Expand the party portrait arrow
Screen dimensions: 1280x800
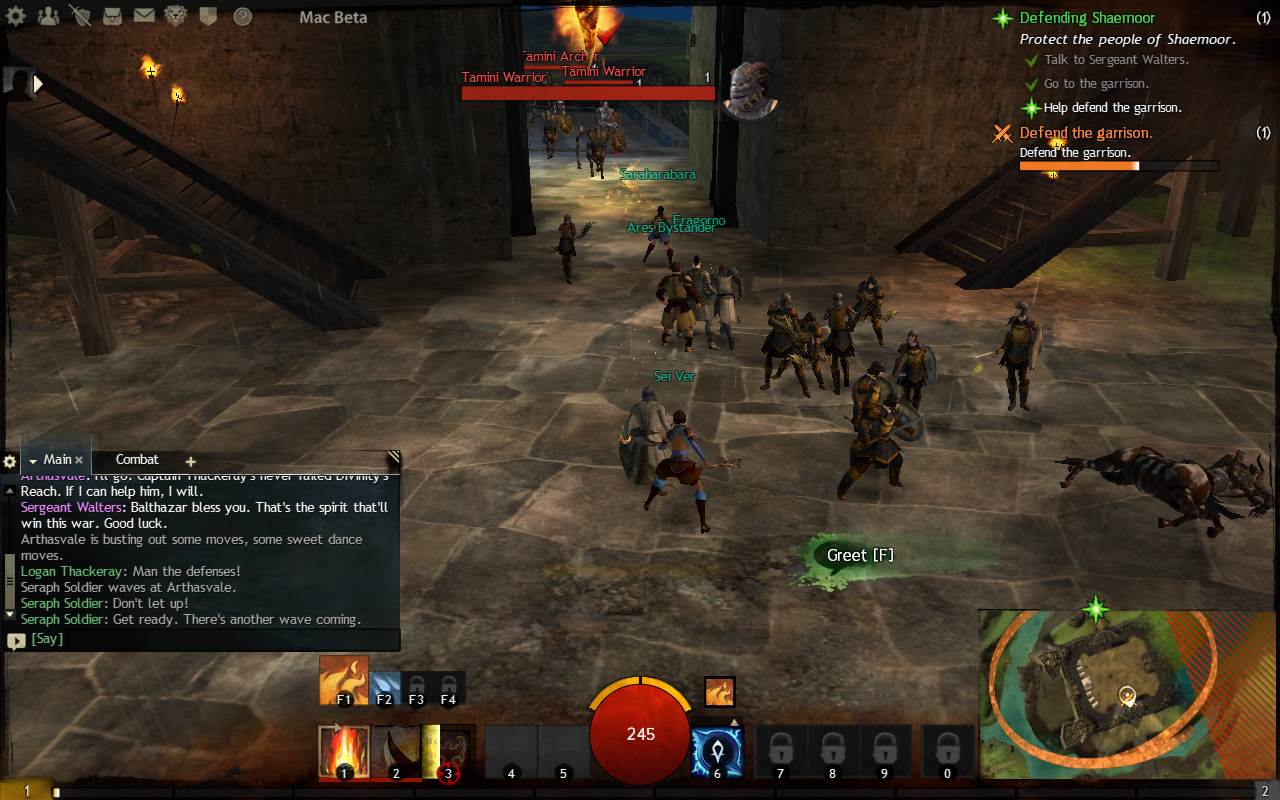[39, 84]
